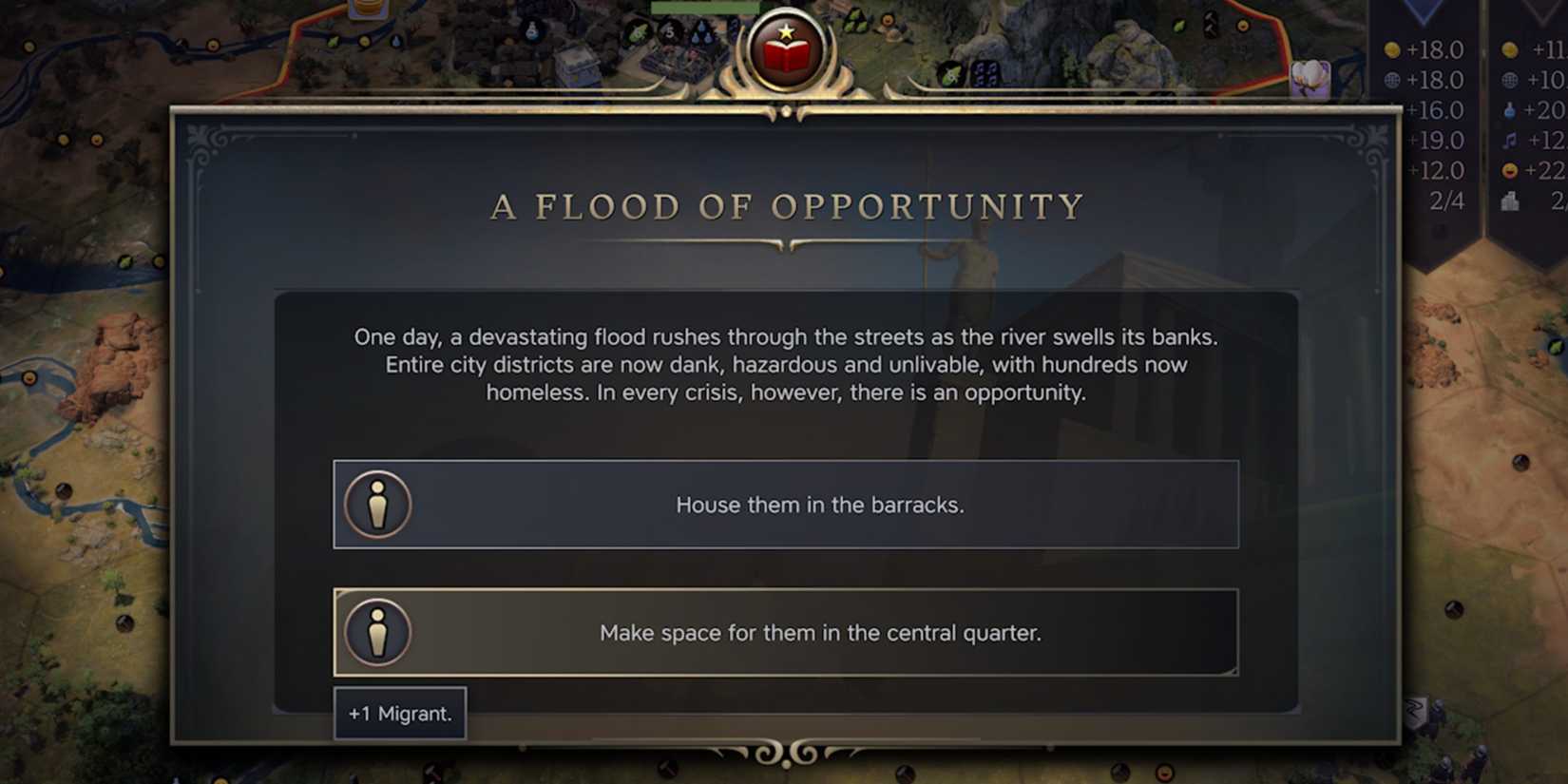
Task: Click the music note culture icon
Action: click(1509, 141)
